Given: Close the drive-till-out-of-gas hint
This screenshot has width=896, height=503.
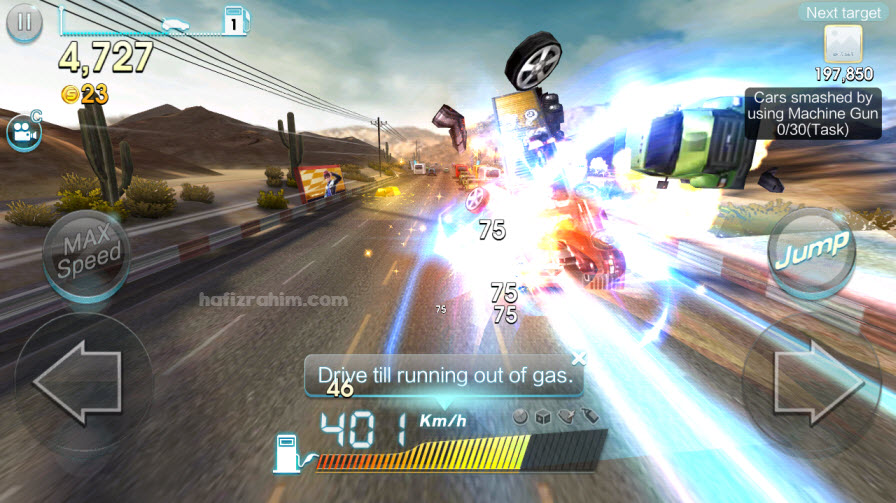Looking at the screenshot, I should 578,358.
